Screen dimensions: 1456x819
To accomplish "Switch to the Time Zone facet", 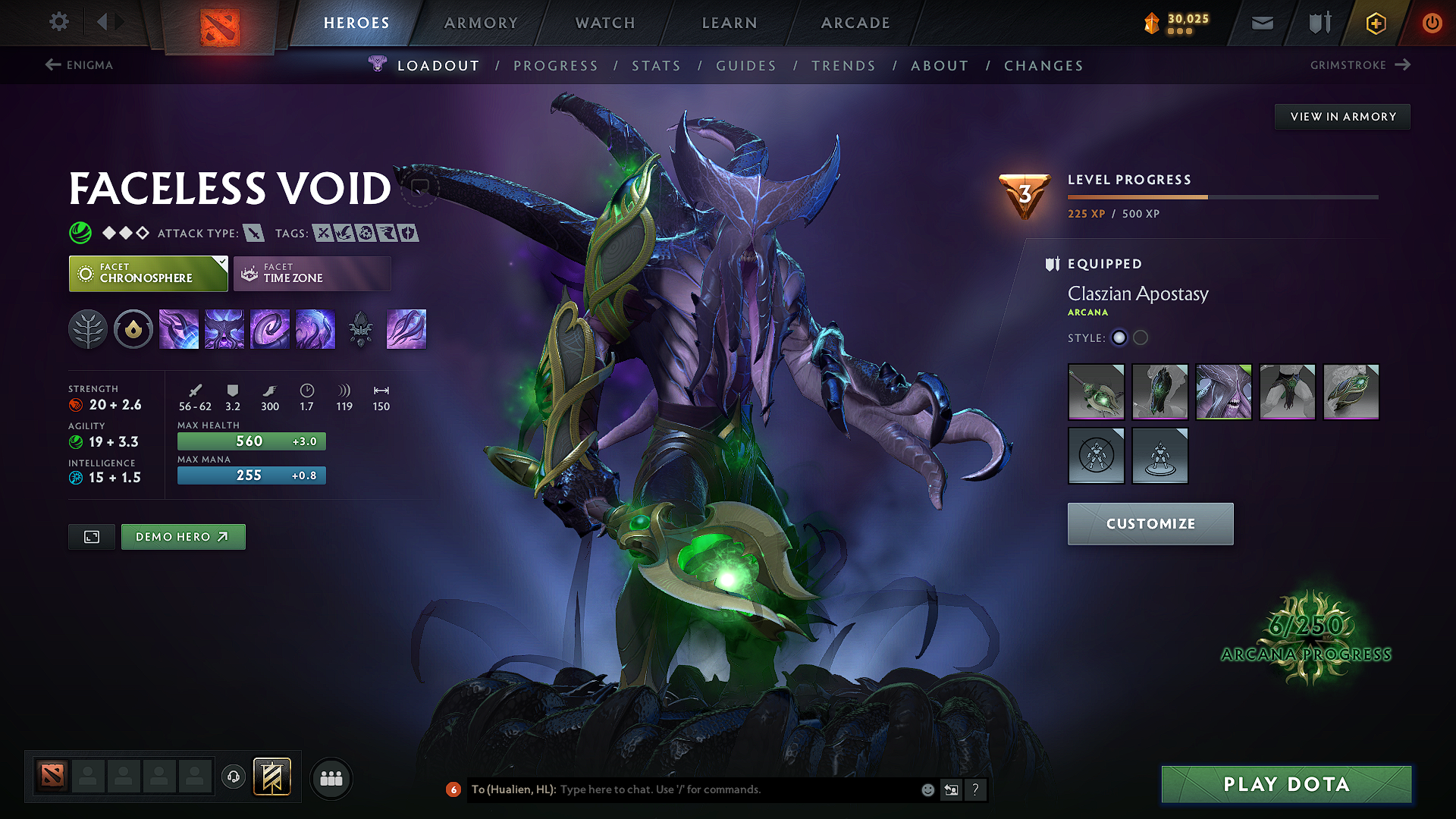I will pos(312,273).
